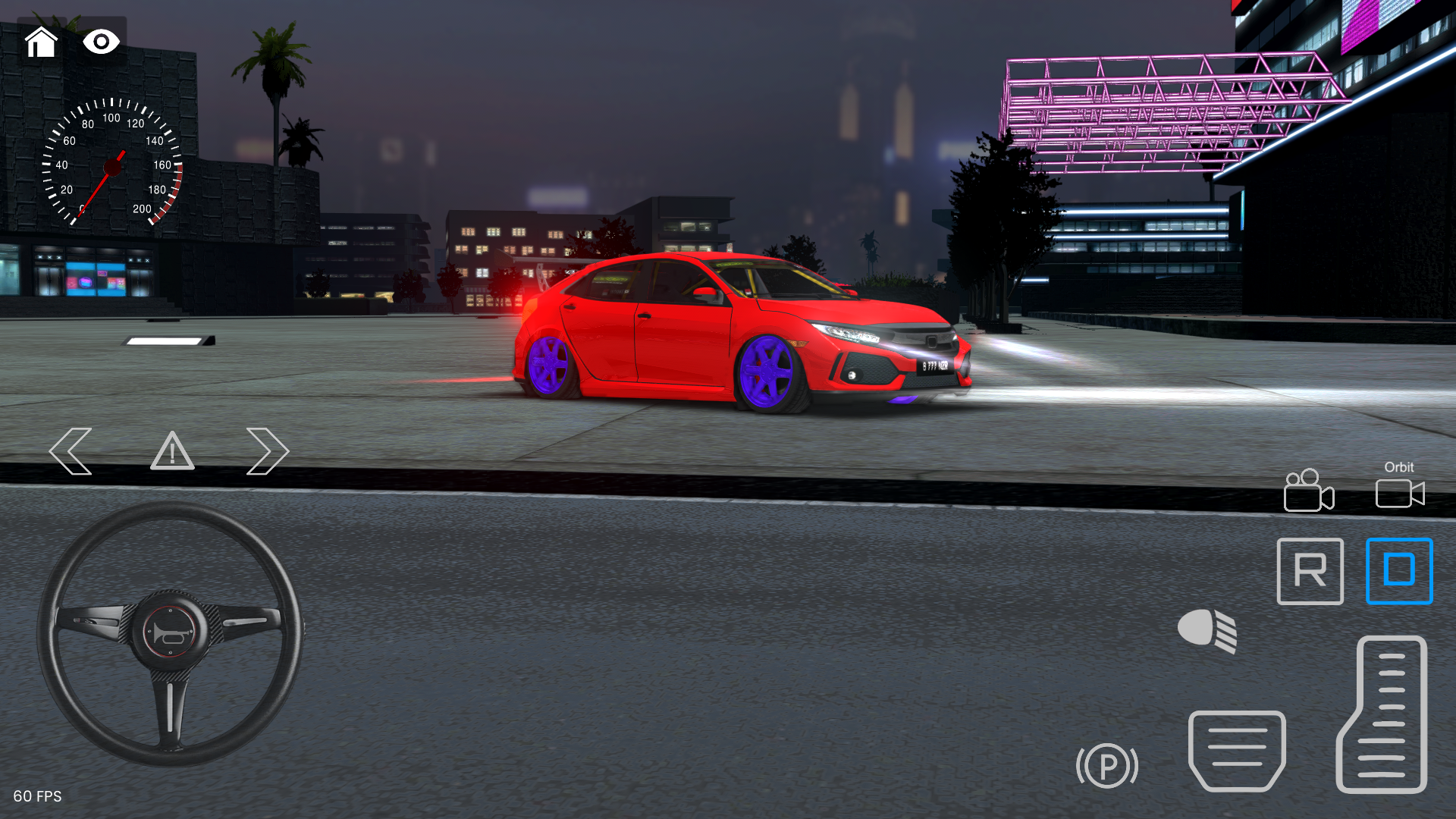Switch to the Orbit camera
Image resolution: width=1456 pixels, height=819 pixels.
pos(1400,494)
